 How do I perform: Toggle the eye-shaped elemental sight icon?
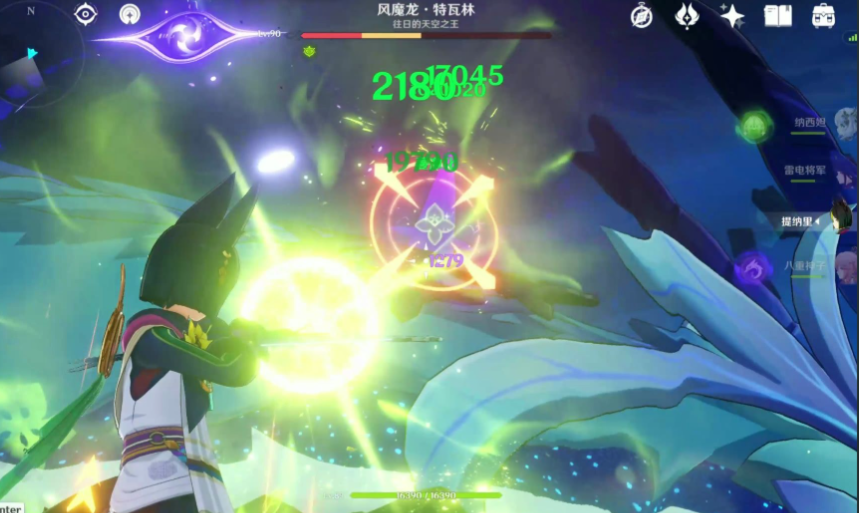[x=85, y=14]
